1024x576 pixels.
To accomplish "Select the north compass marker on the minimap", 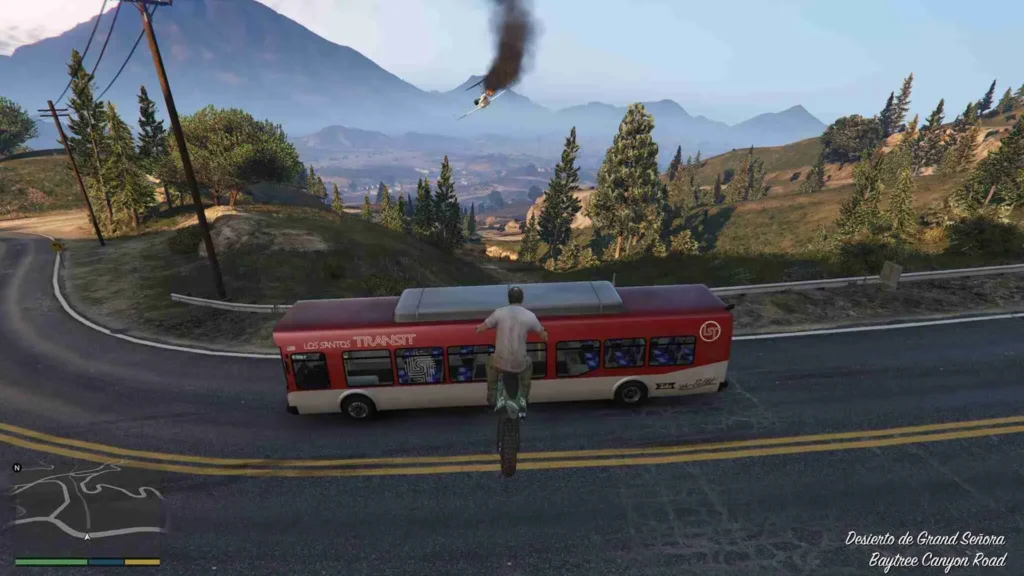I will coord(17,467).
